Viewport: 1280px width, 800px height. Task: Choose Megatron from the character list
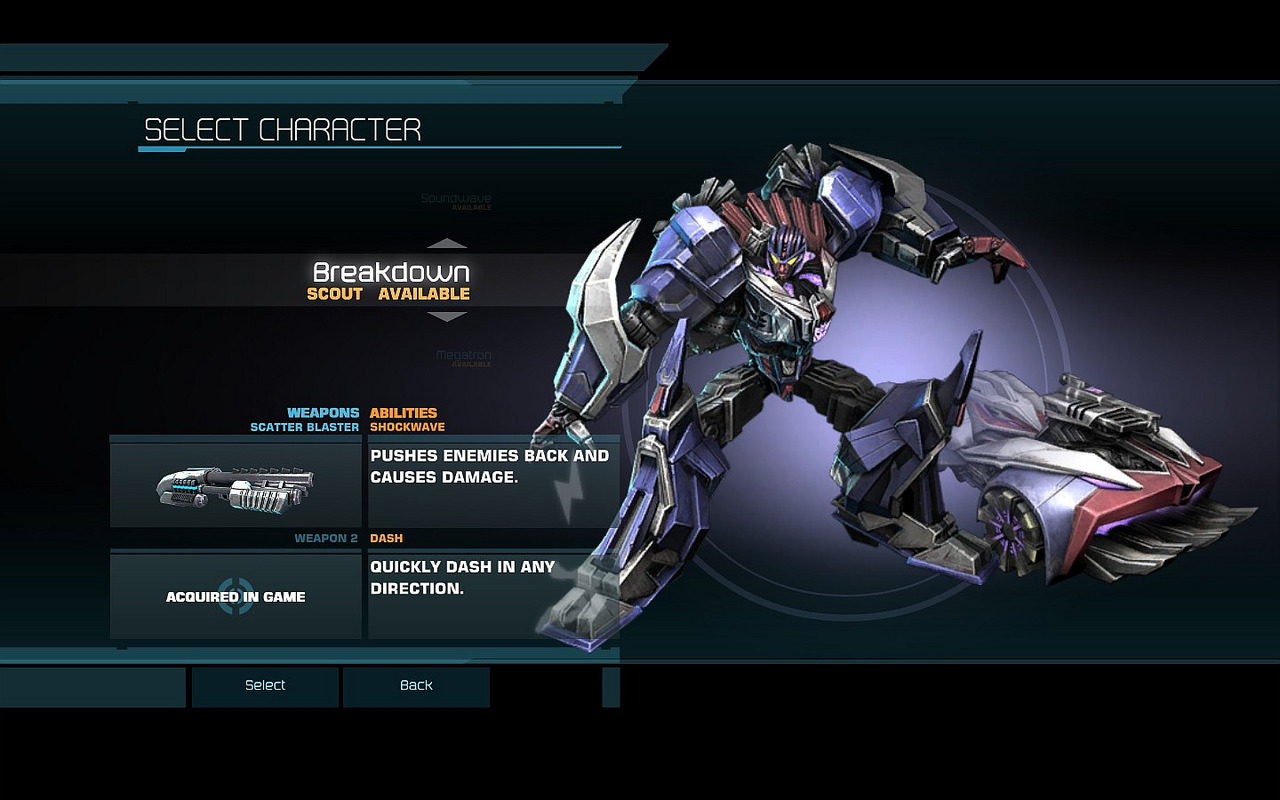click(x=463, y=356)
